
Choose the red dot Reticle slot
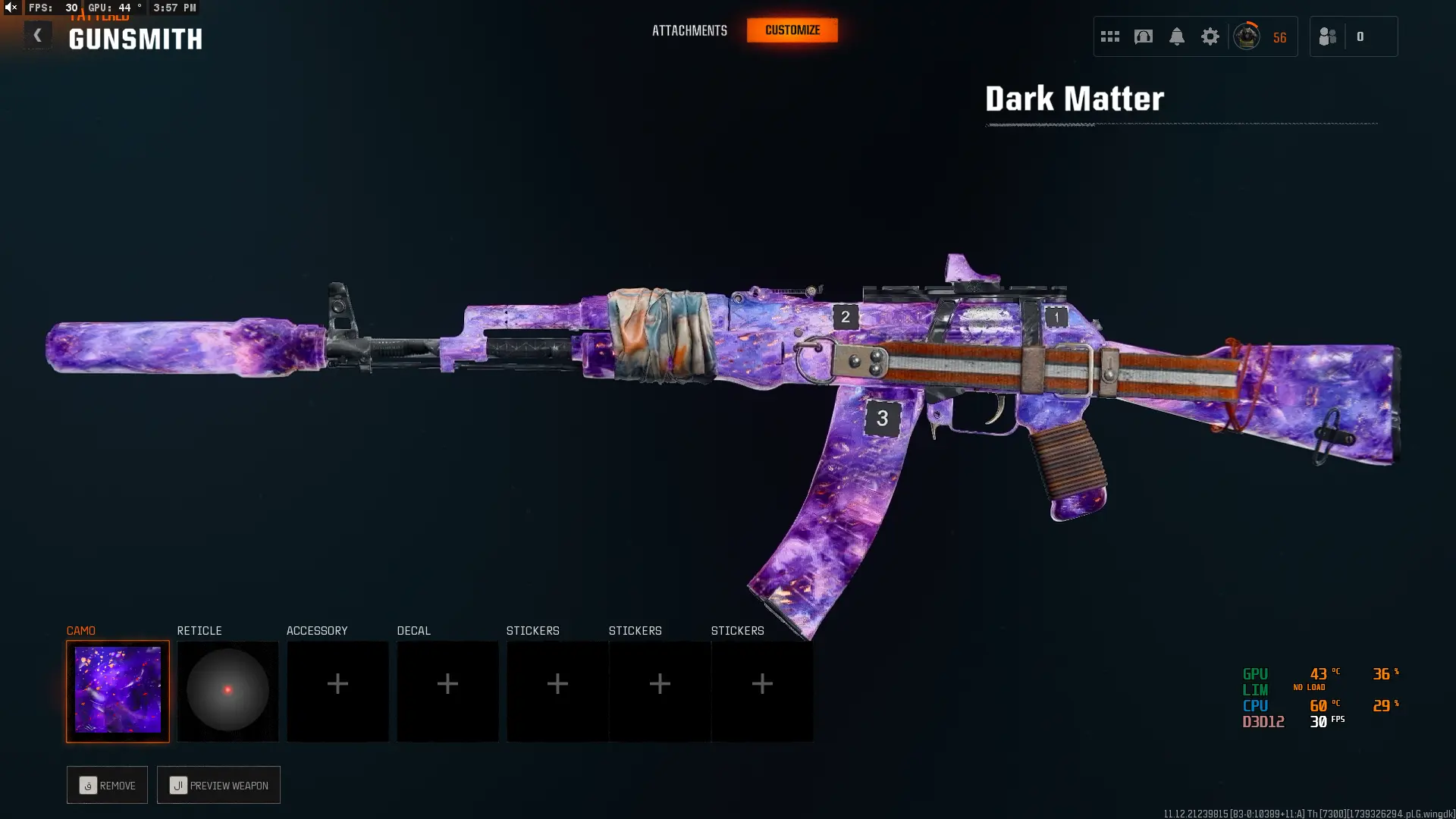[x=227, y=691]
